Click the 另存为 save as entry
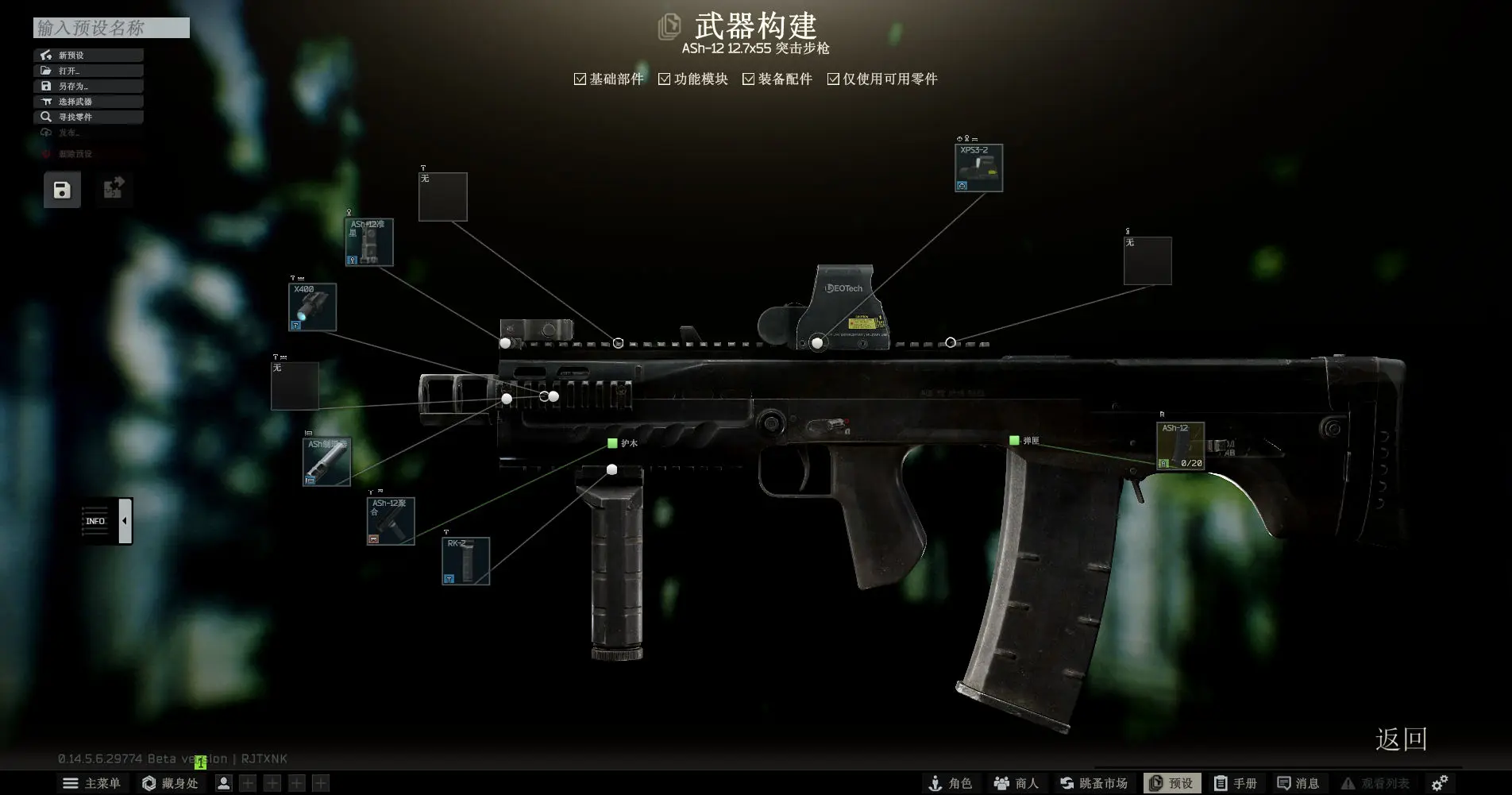The image size is (1512, 795). (x=45, y=86)
